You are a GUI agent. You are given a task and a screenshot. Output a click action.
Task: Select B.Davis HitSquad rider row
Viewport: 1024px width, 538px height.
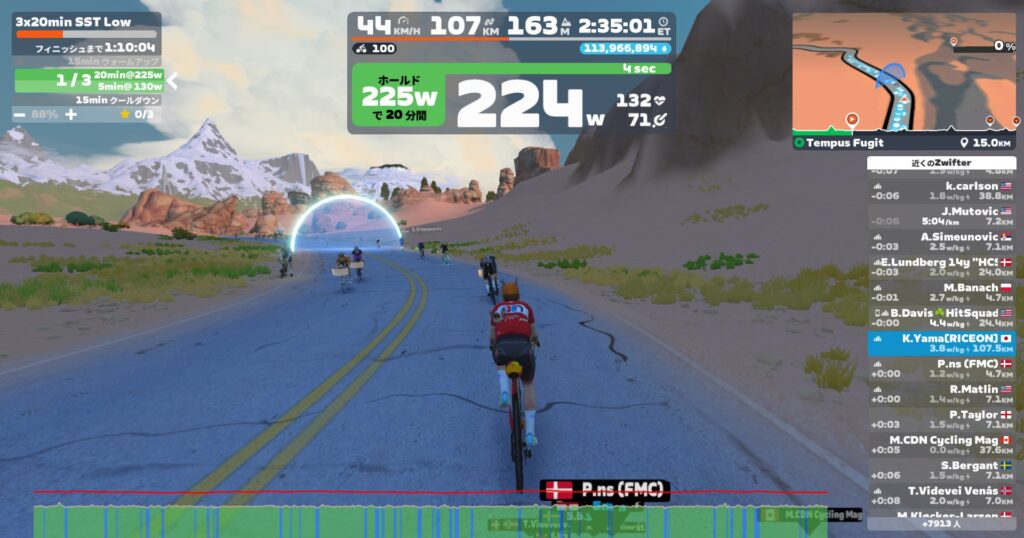[x=941, y=318]
